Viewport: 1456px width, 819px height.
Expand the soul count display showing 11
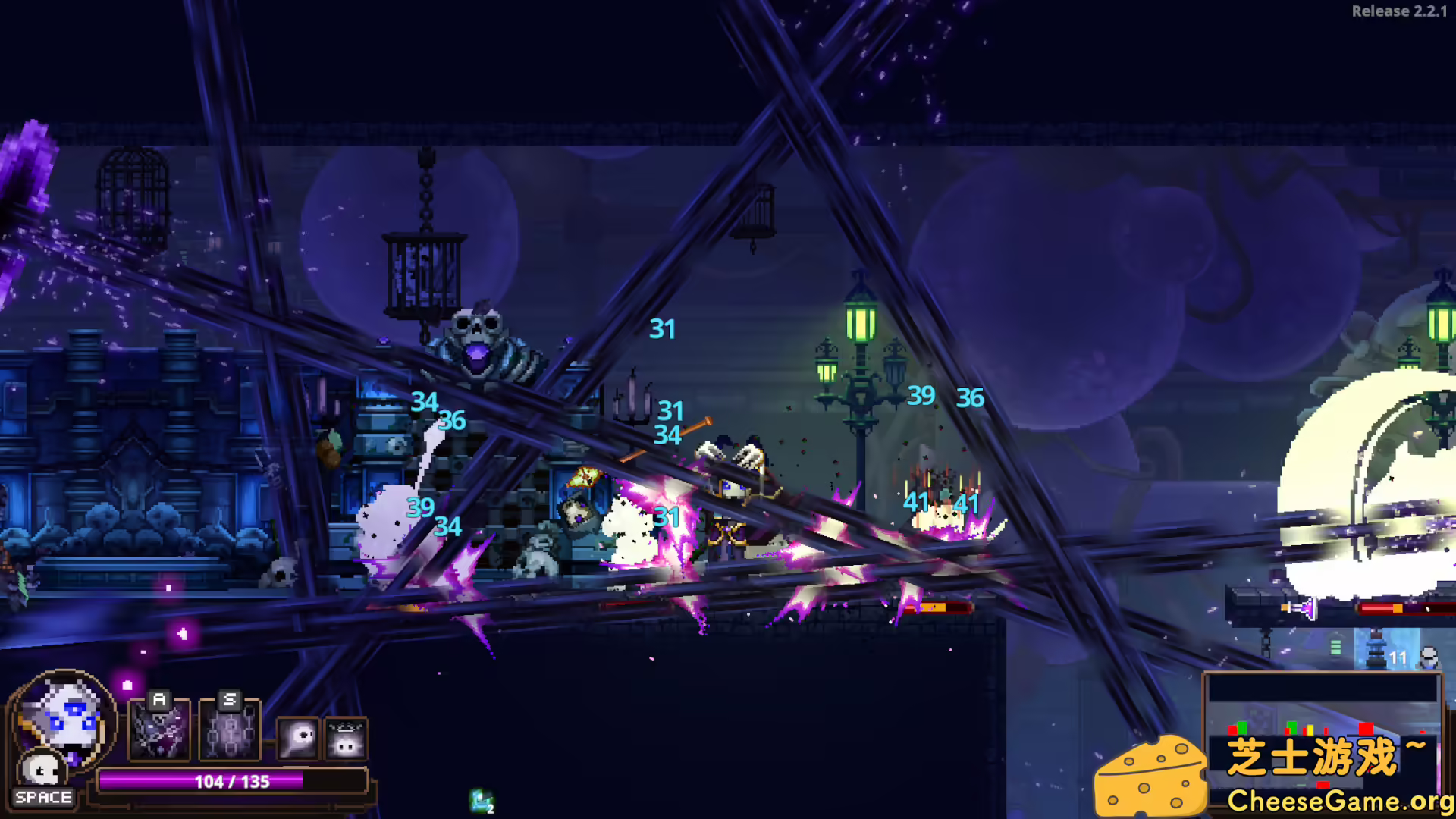click(x=1399, y=656)
